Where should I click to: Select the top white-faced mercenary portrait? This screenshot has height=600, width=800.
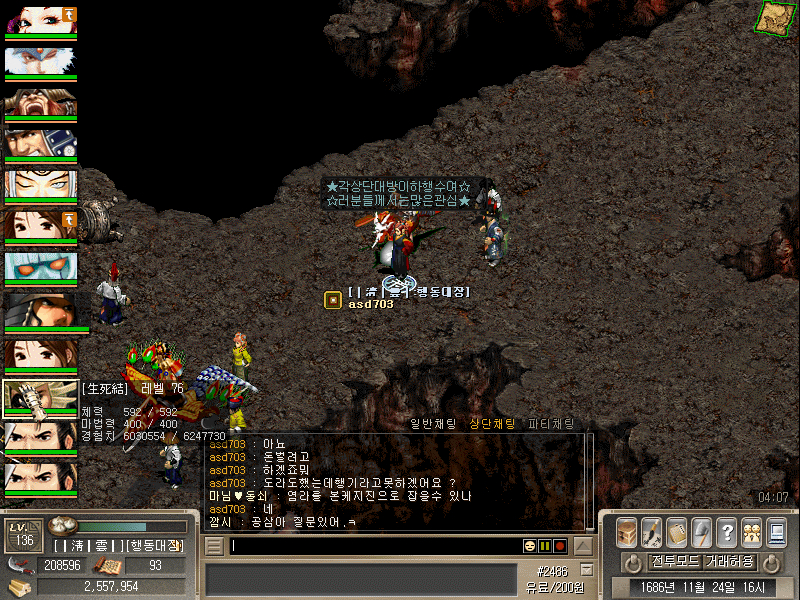tap(40, 21)
